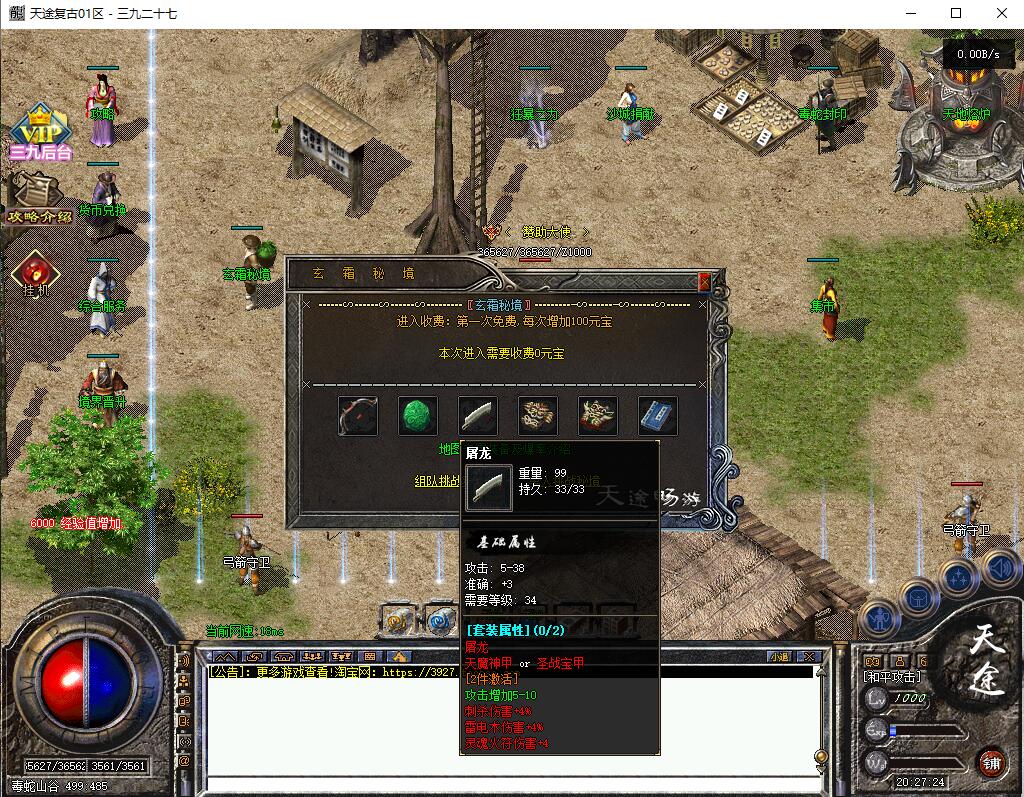Toggle the 和平攻击 attack mode
This screenshot has height=797, width=1024.
(893, 677)
